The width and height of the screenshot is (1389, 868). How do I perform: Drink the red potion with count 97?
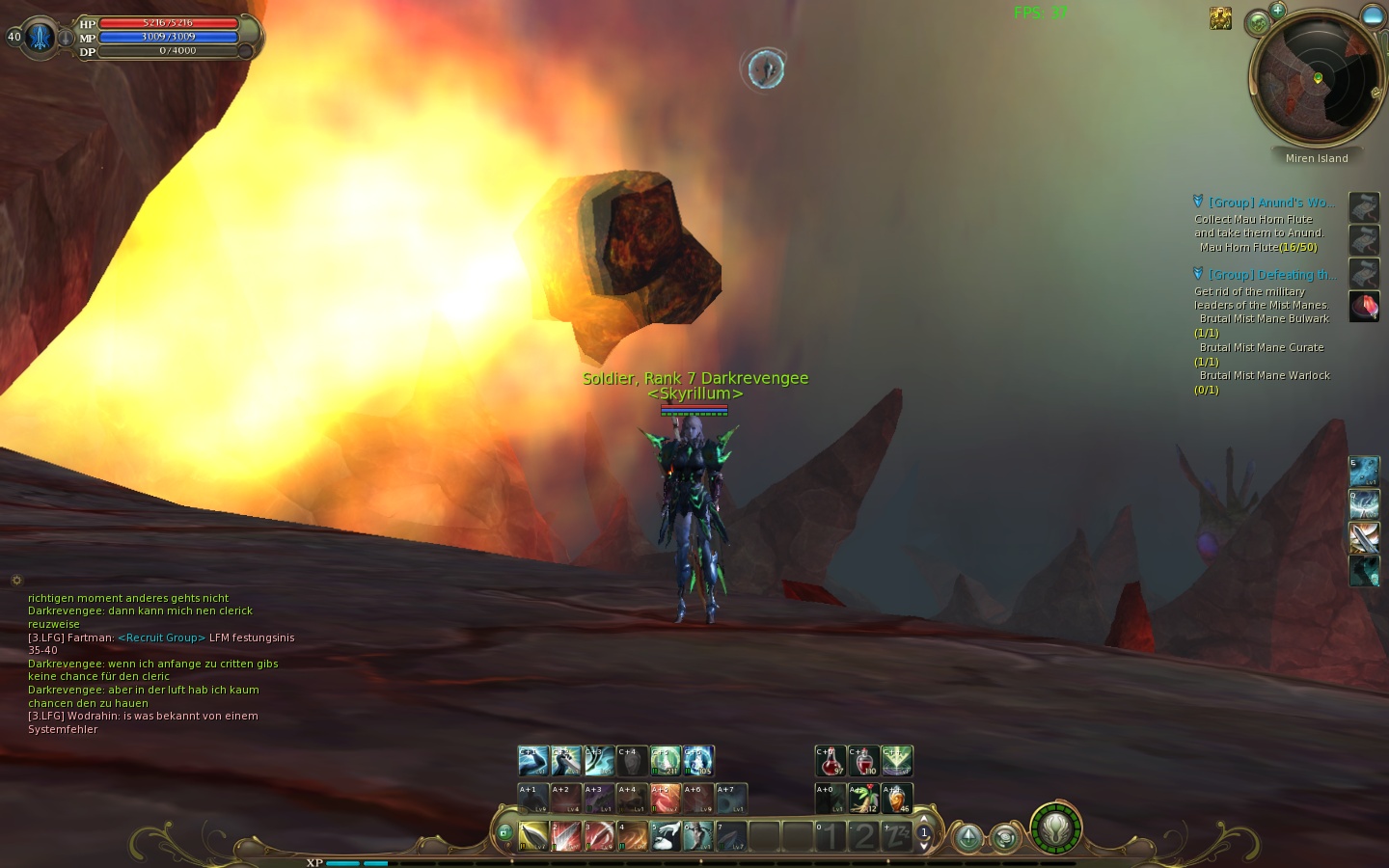tap(831, 761)
